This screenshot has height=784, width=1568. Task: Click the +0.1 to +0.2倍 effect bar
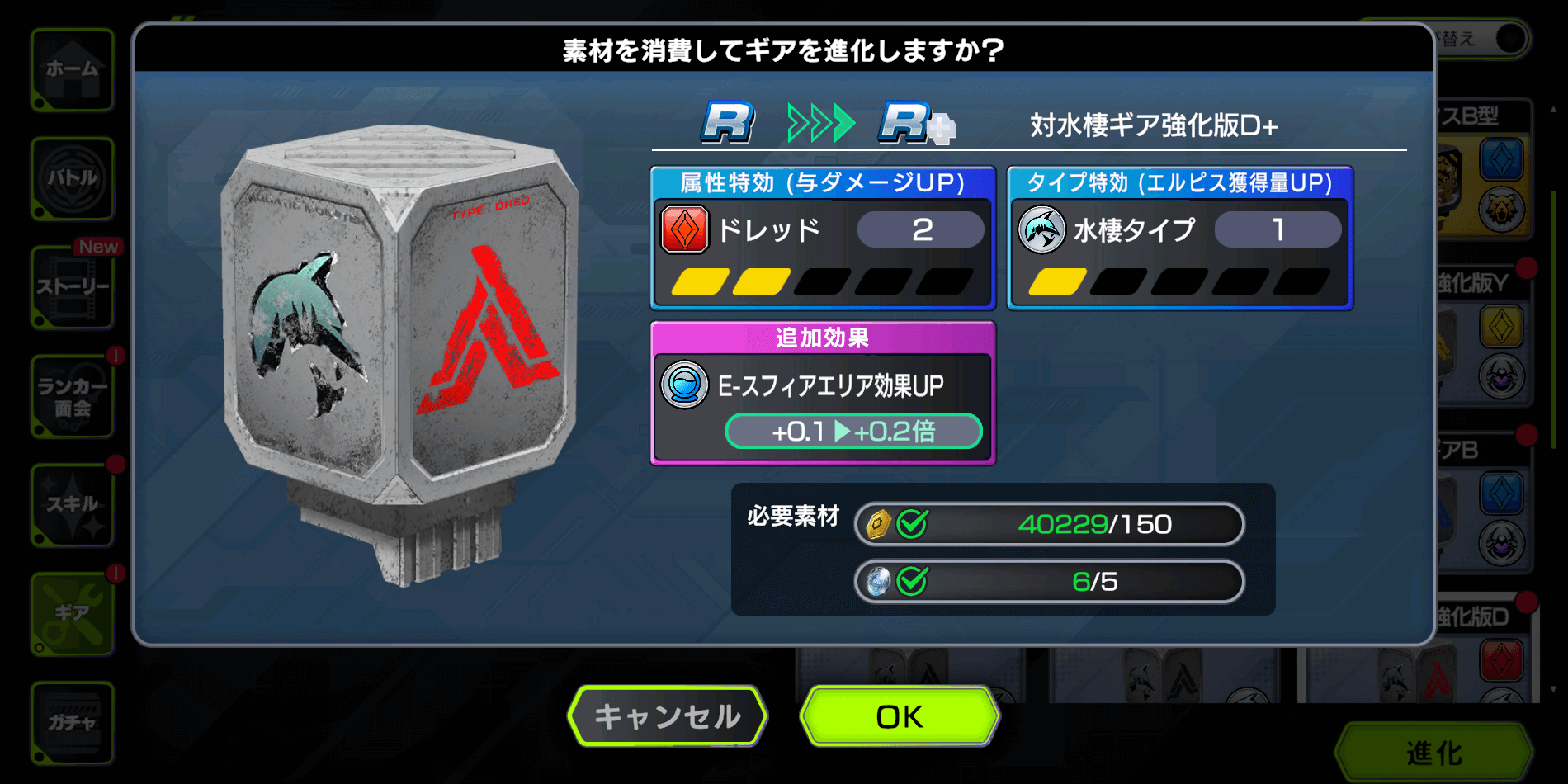pos(853,430)
